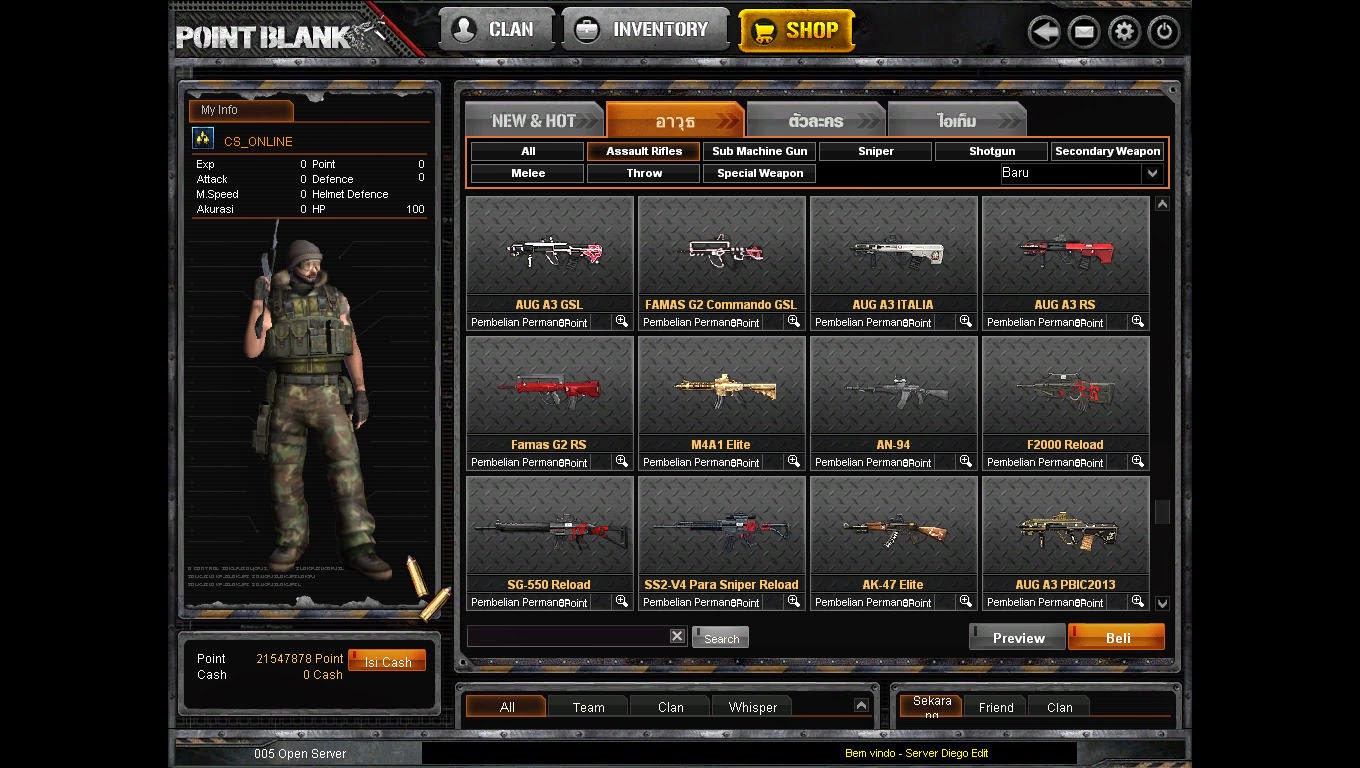Open the envelope messages icon

[x=1084, y=31]
